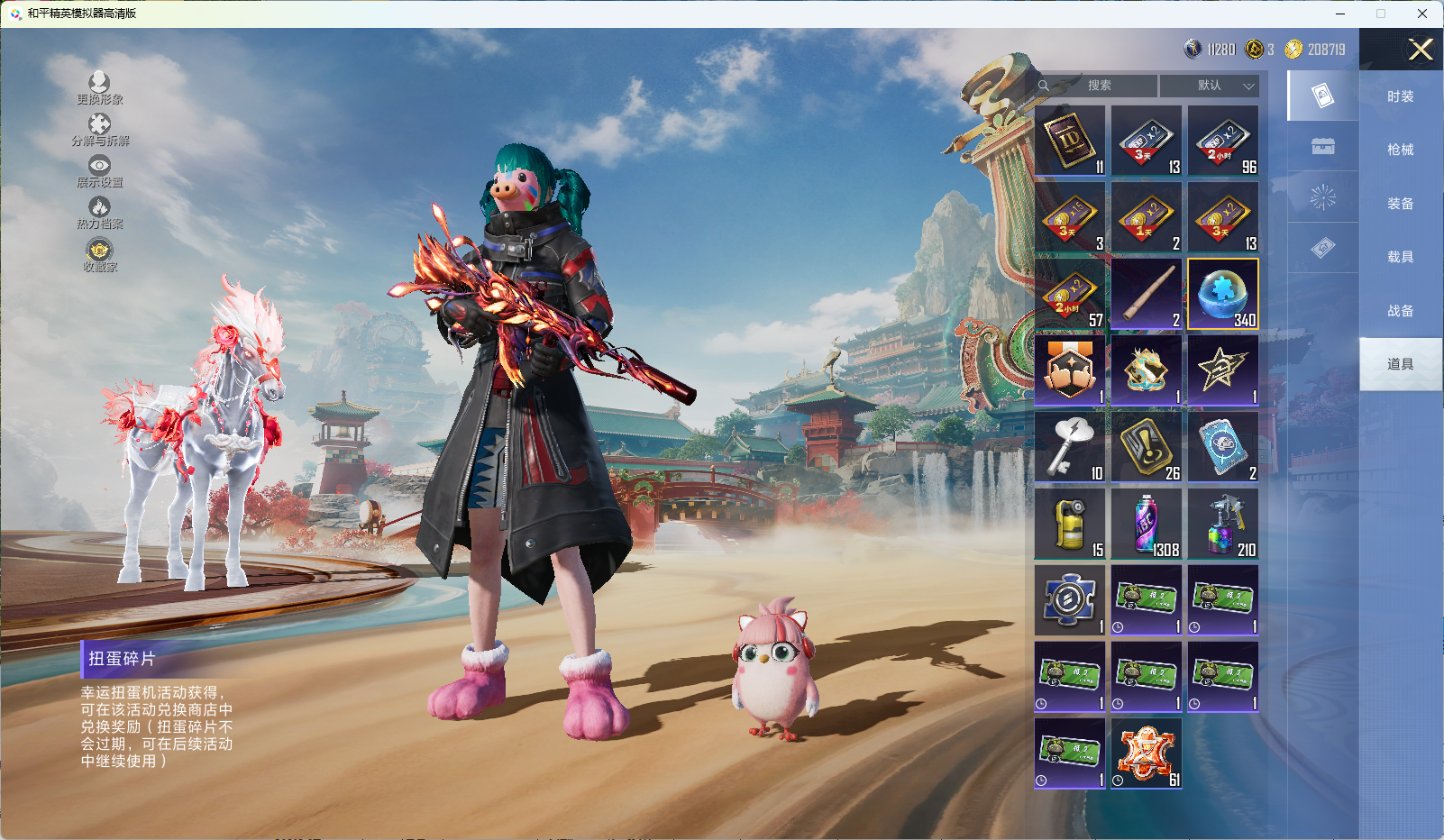Select the blue gacha fragment orb slot
This screenshot has height=840, width=1444.
click(x=1223, y=294)
